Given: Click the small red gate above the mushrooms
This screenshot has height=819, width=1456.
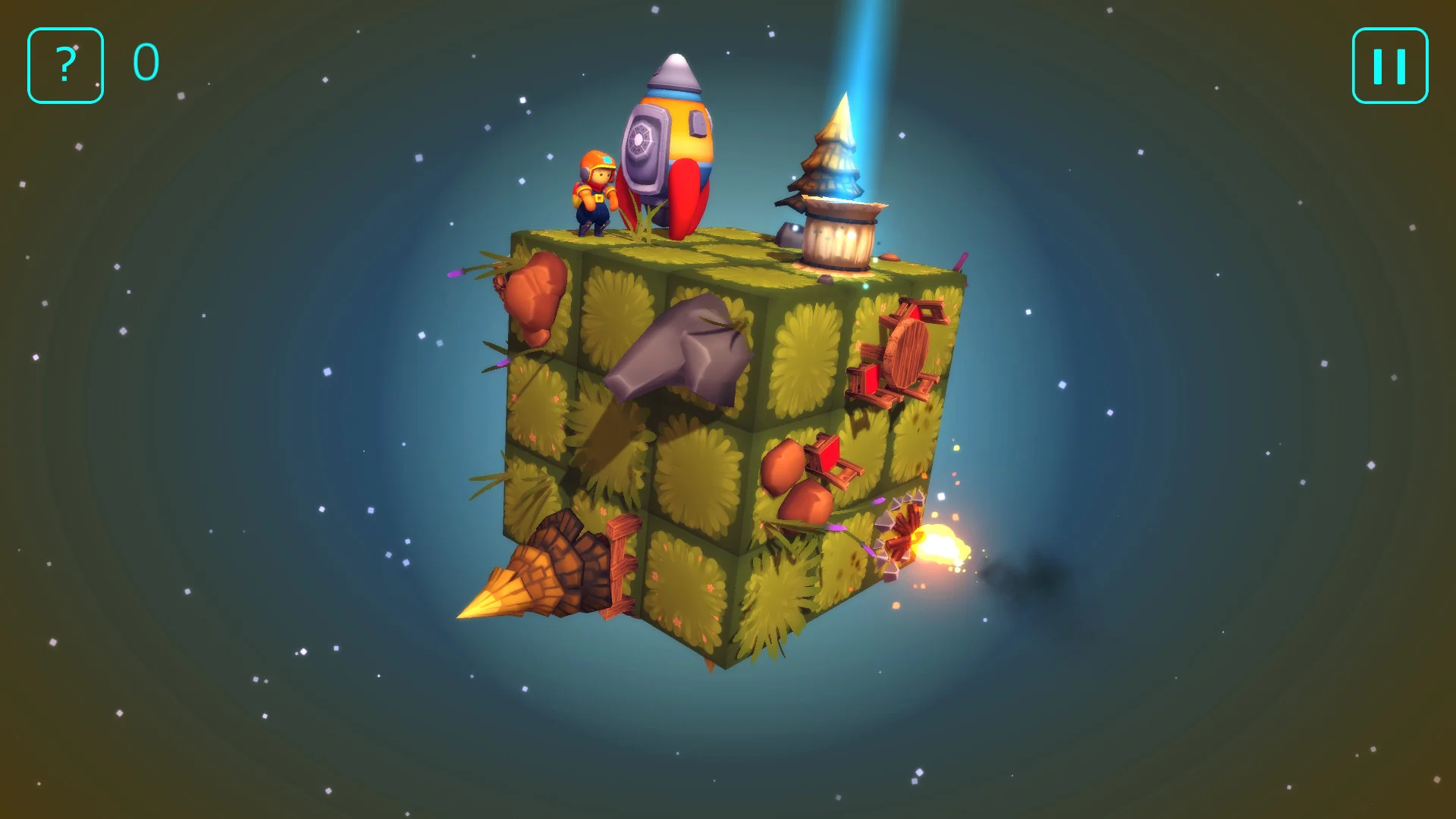Looking at the screenshot, I should pos(830,455).
